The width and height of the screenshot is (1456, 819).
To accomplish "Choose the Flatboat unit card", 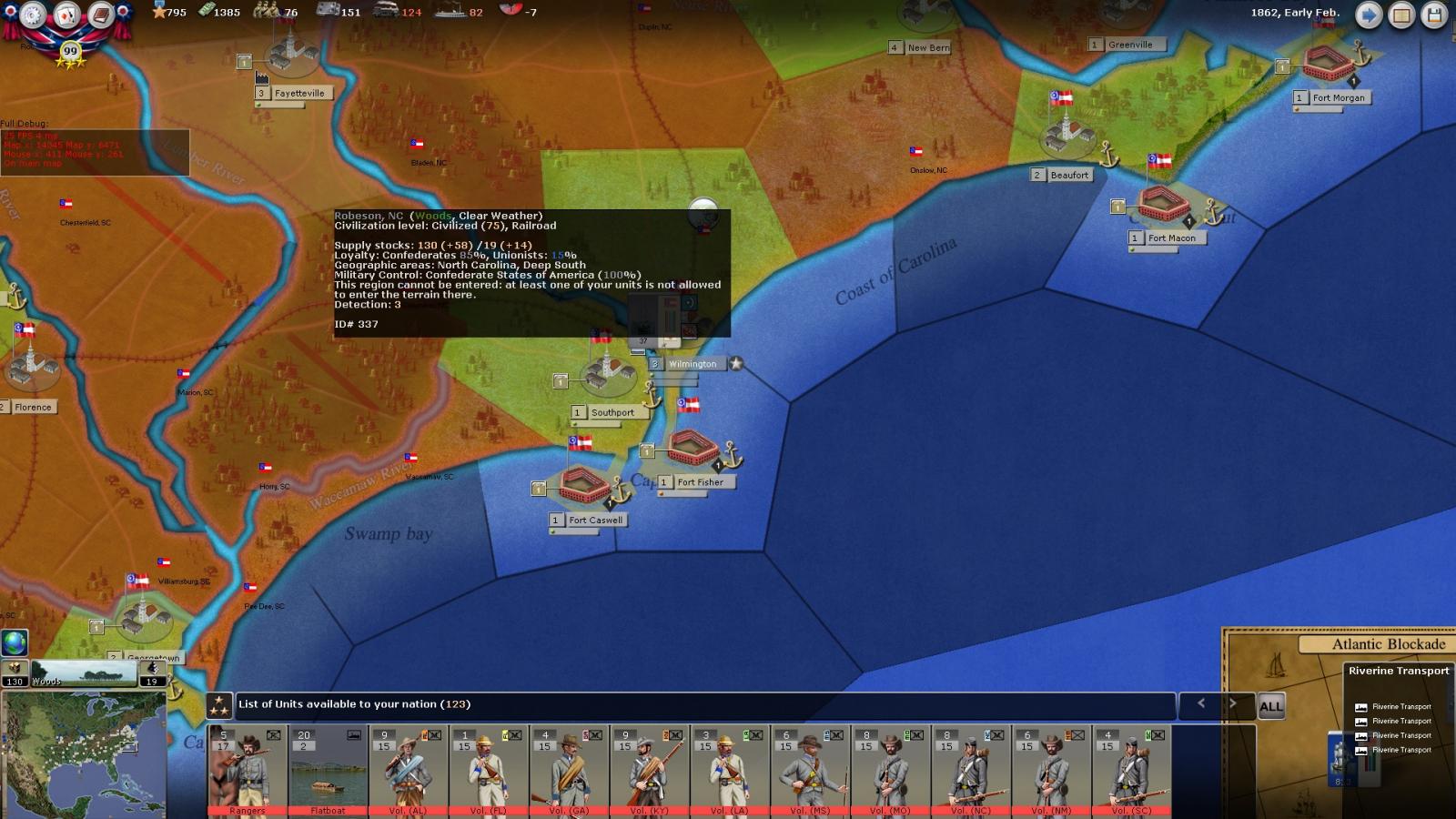I will [x=328, y=771].
